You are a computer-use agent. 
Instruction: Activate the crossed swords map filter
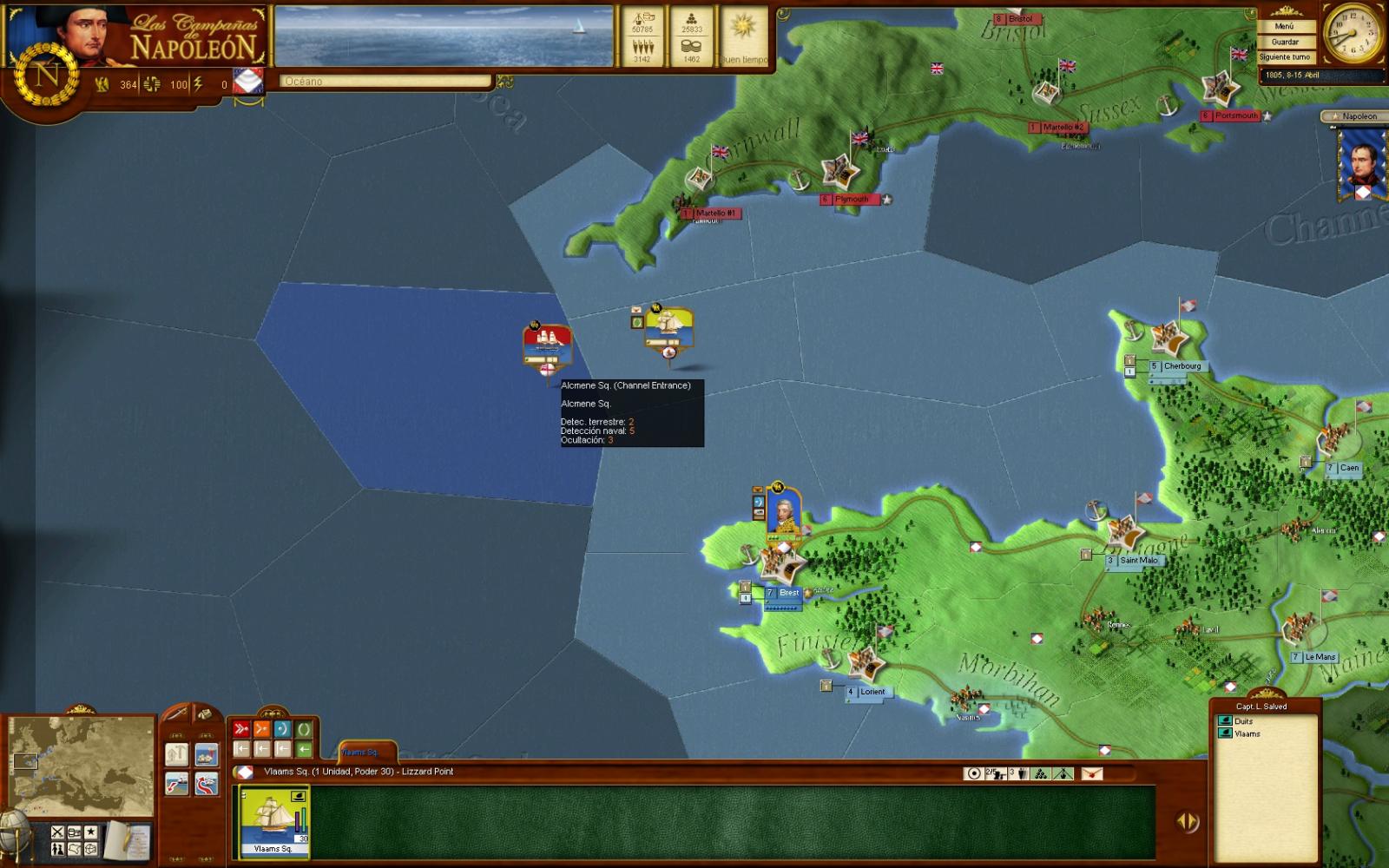[57, 832]
